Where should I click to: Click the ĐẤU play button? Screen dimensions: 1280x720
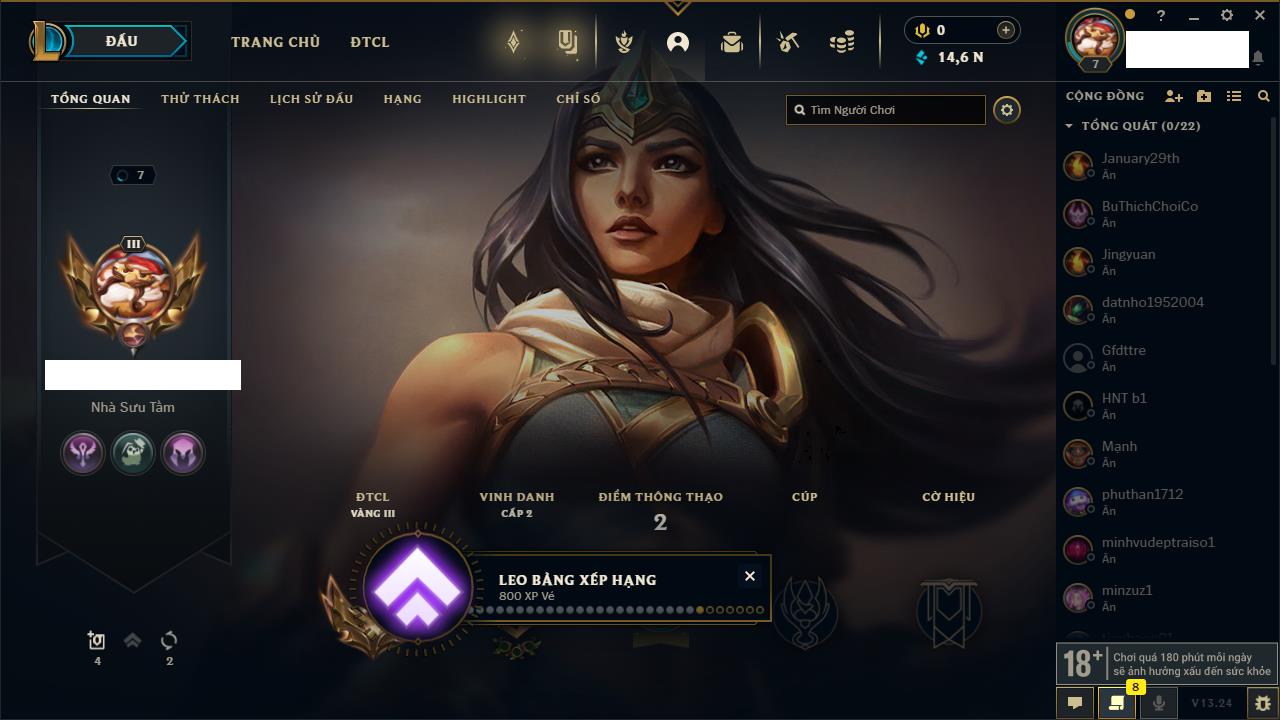pyautogui.click(x=121, y=41)
